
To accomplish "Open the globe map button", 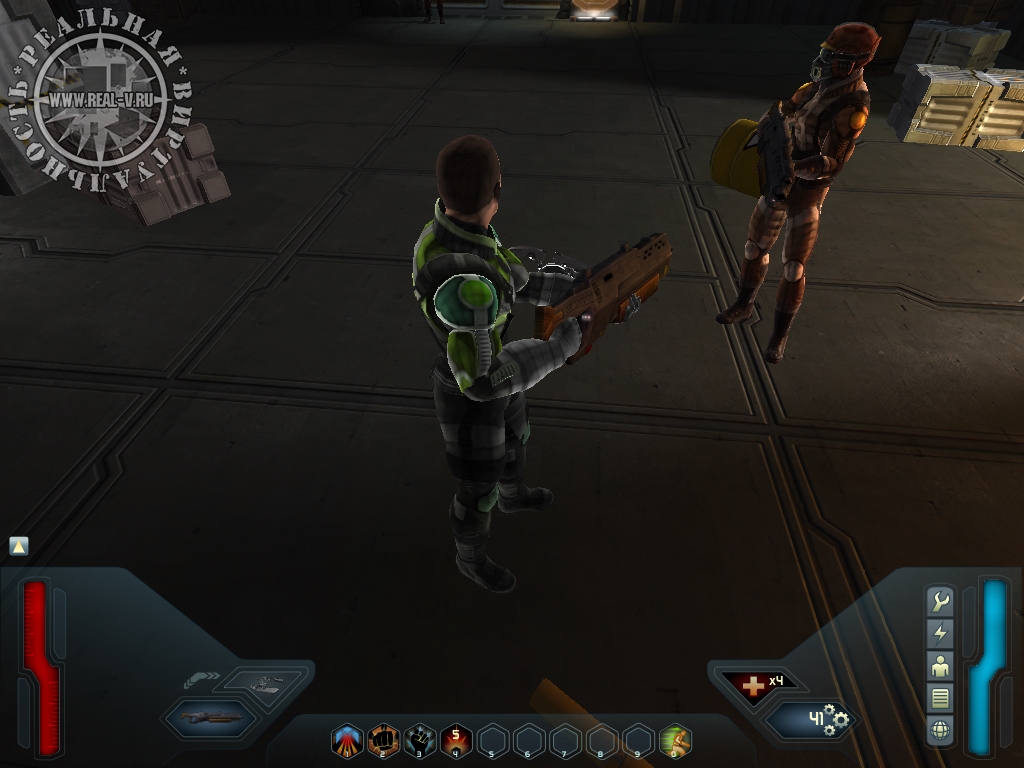I will tap(940, 729).
